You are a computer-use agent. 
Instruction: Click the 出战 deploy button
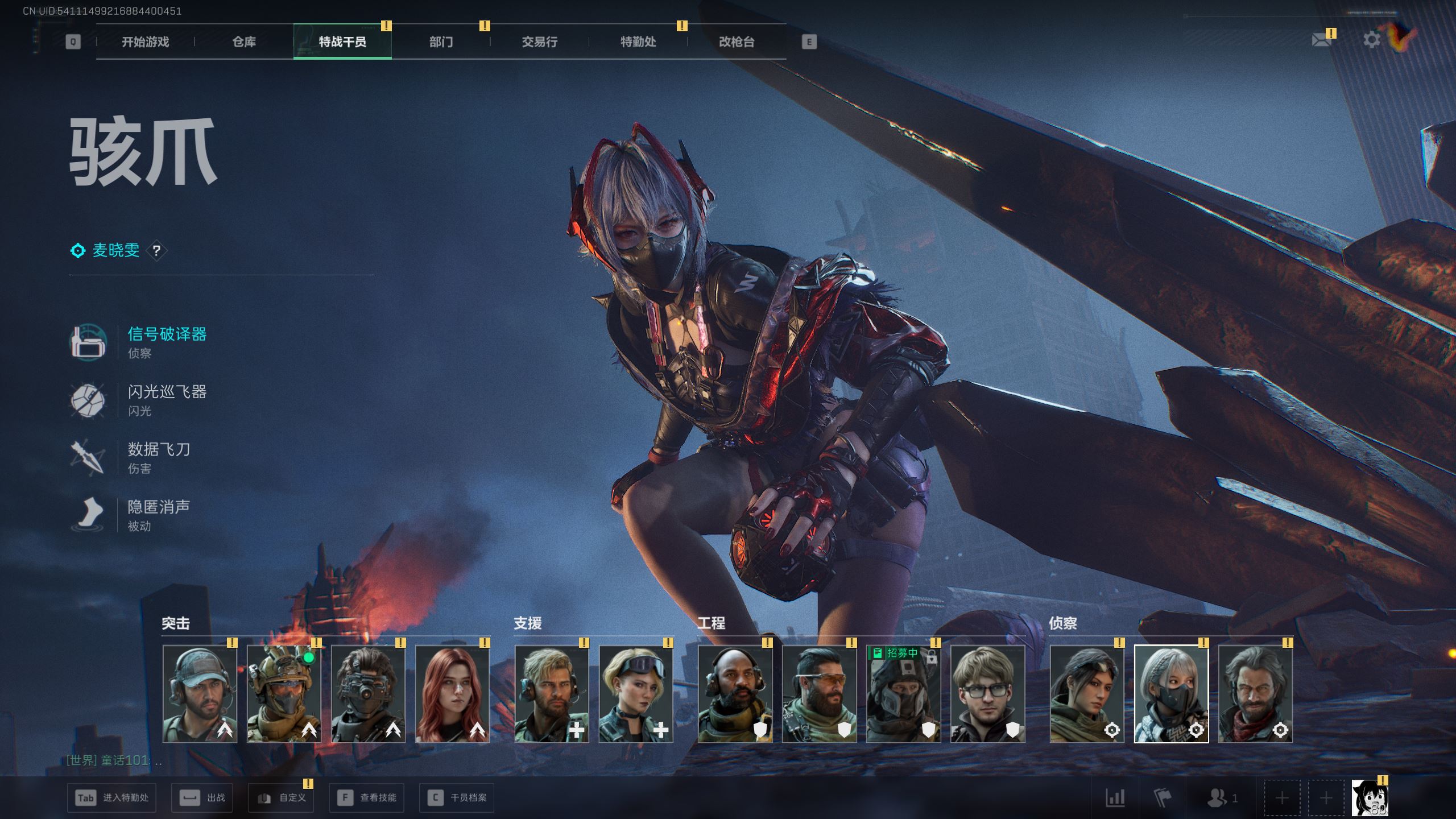point(203,798)
